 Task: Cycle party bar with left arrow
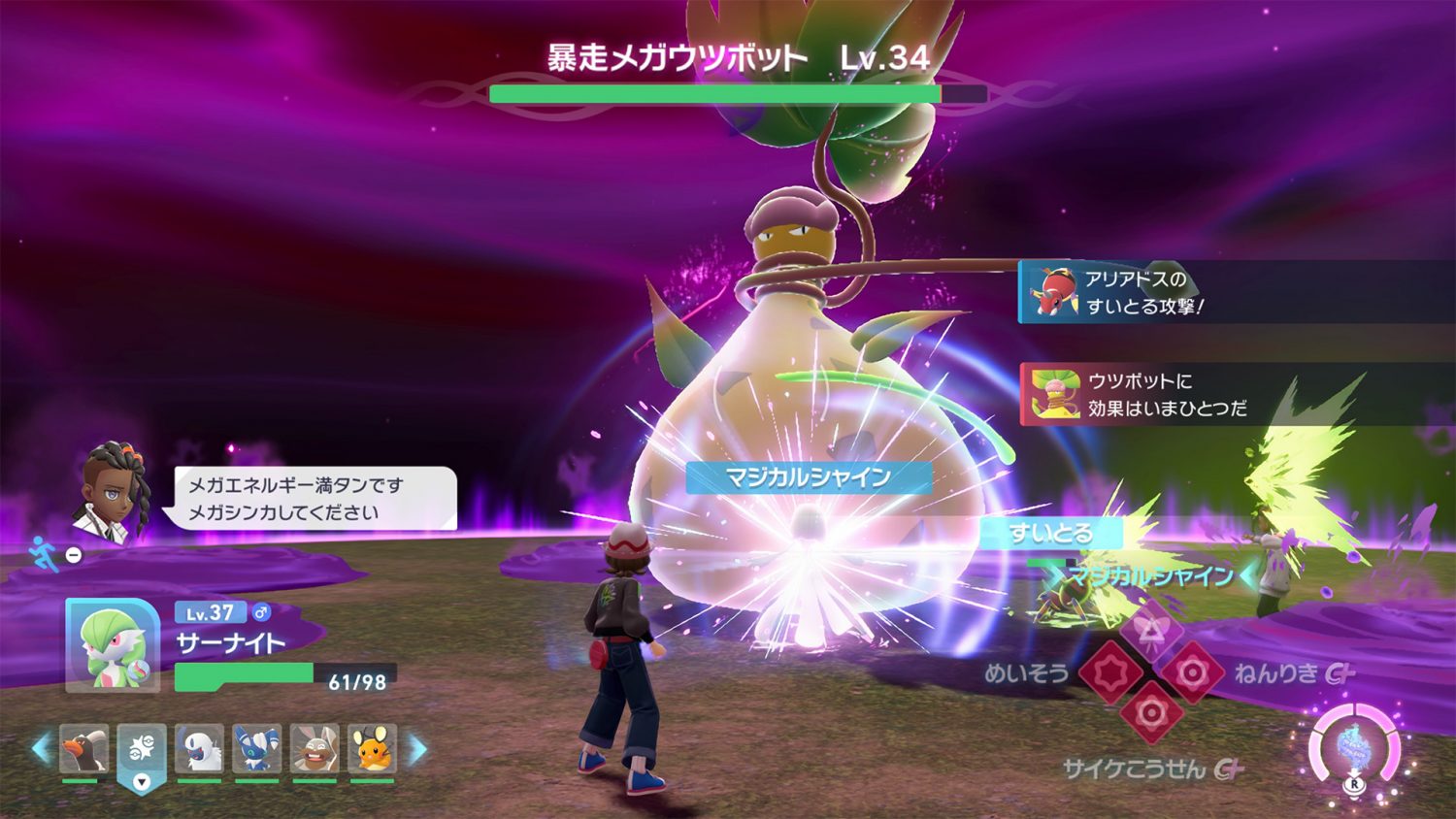40,749
